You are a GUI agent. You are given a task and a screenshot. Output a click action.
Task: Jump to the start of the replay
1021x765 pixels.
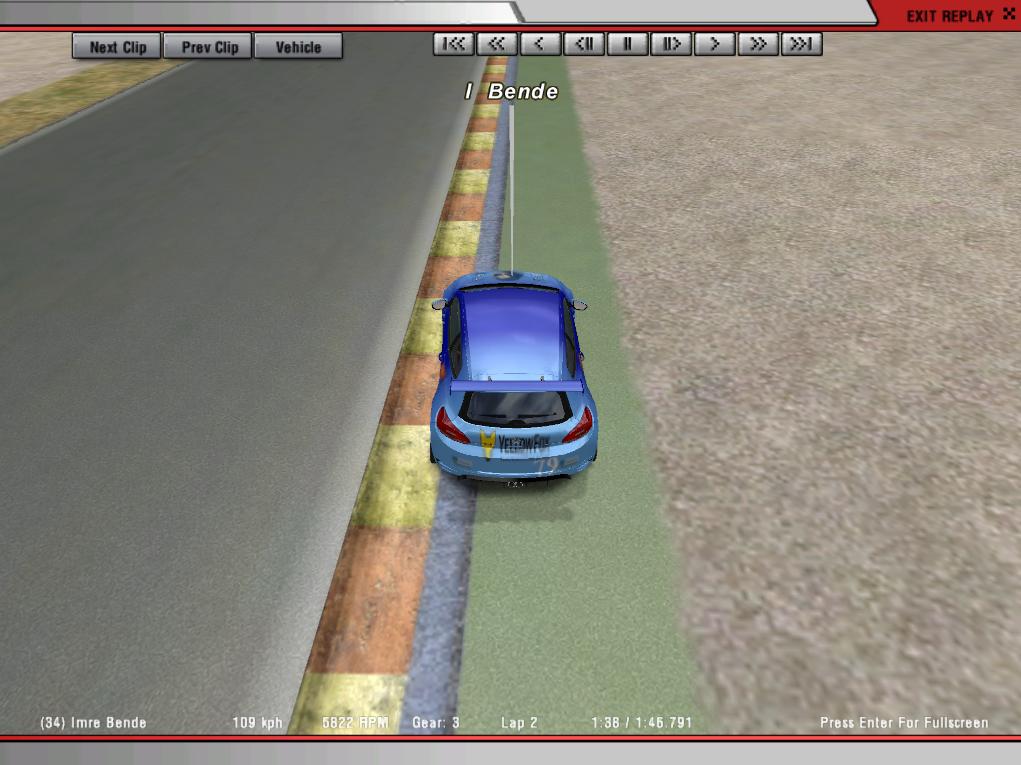(454, 44)
